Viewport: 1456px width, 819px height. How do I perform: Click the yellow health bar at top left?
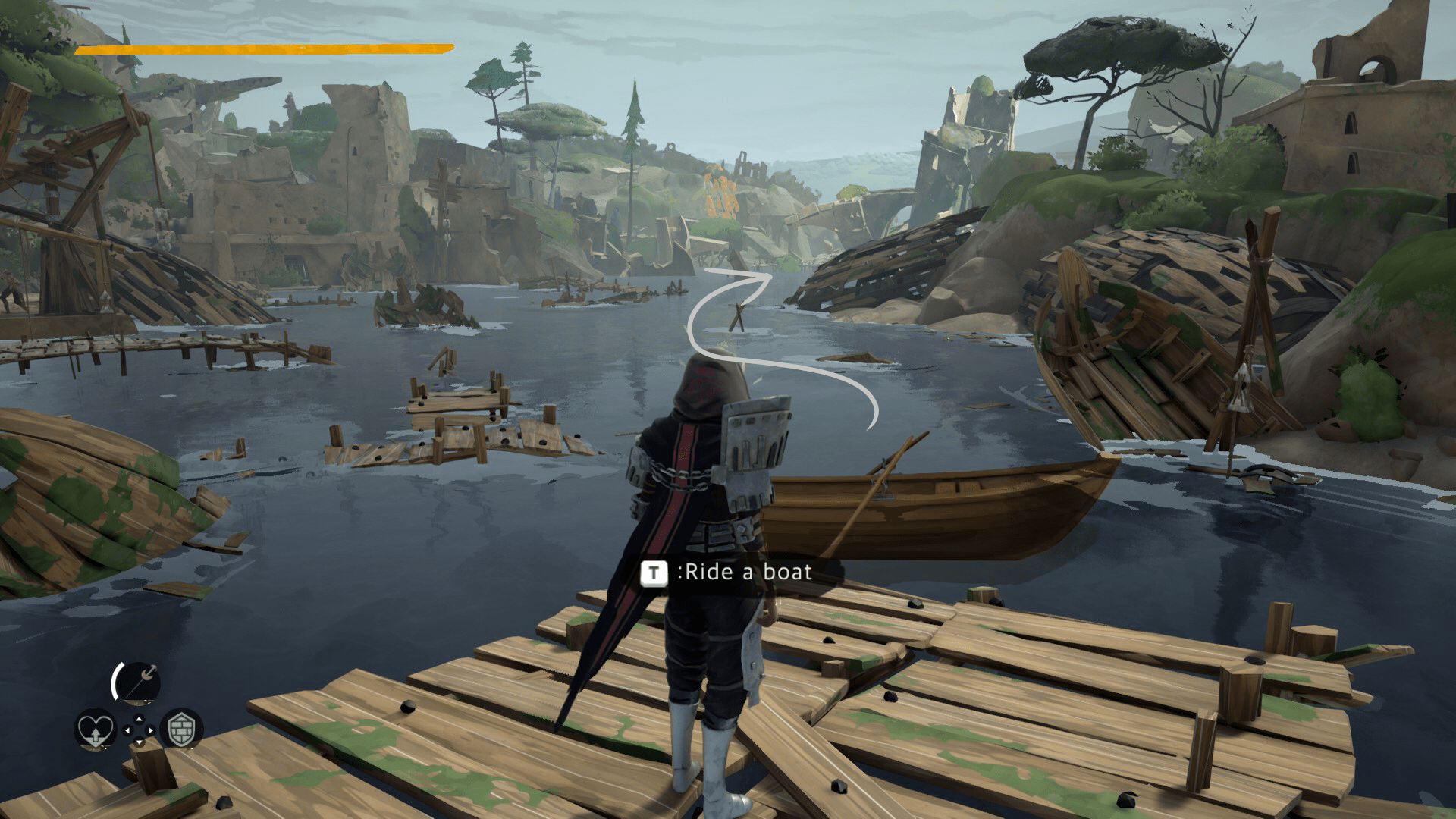point(262,48)
